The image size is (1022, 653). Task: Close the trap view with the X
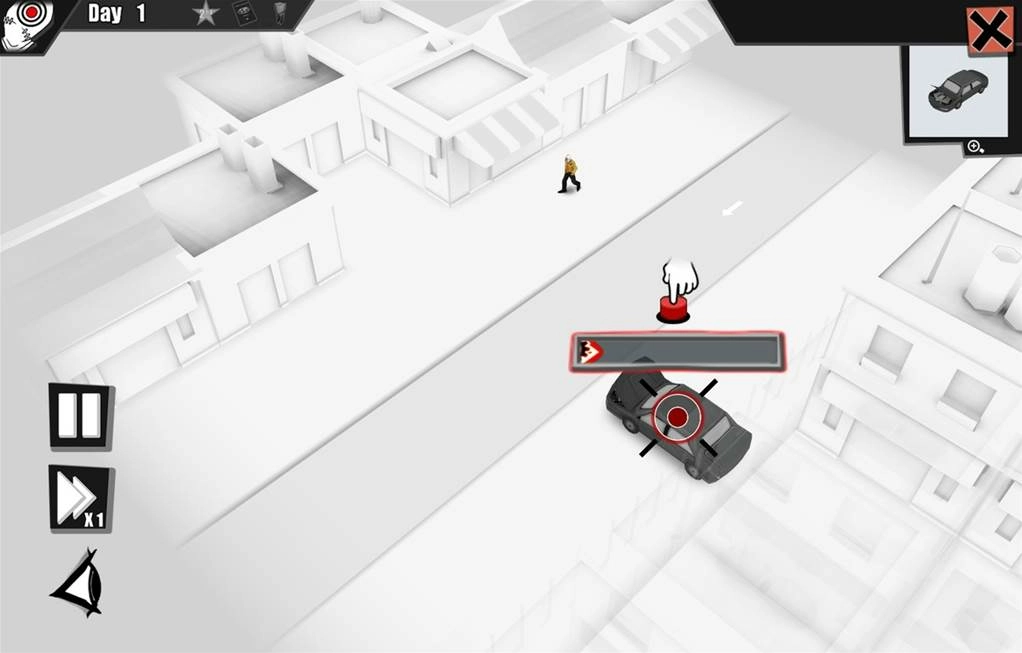[989, 31]
